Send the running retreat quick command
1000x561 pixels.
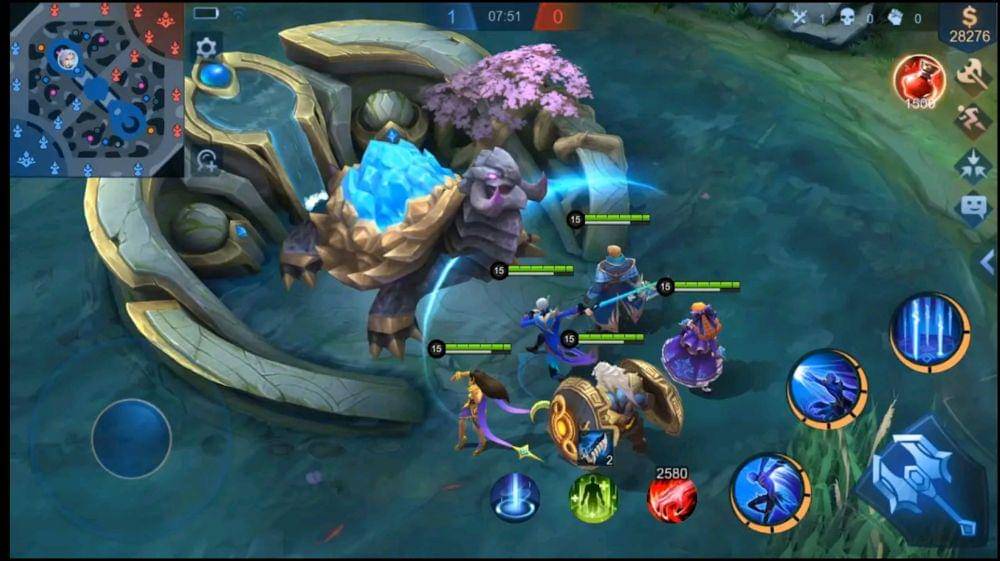pos(973,120)
